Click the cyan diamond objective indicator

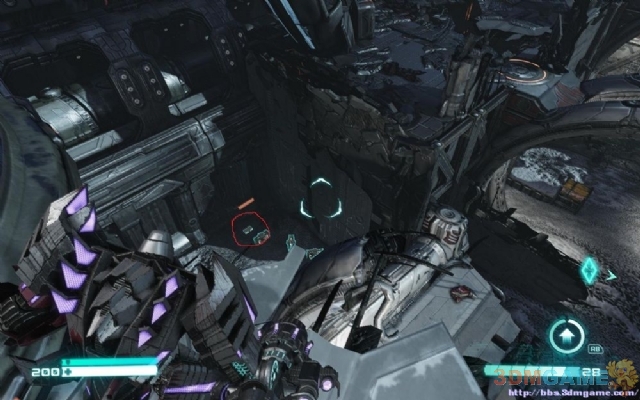click(x=592, y=270)
